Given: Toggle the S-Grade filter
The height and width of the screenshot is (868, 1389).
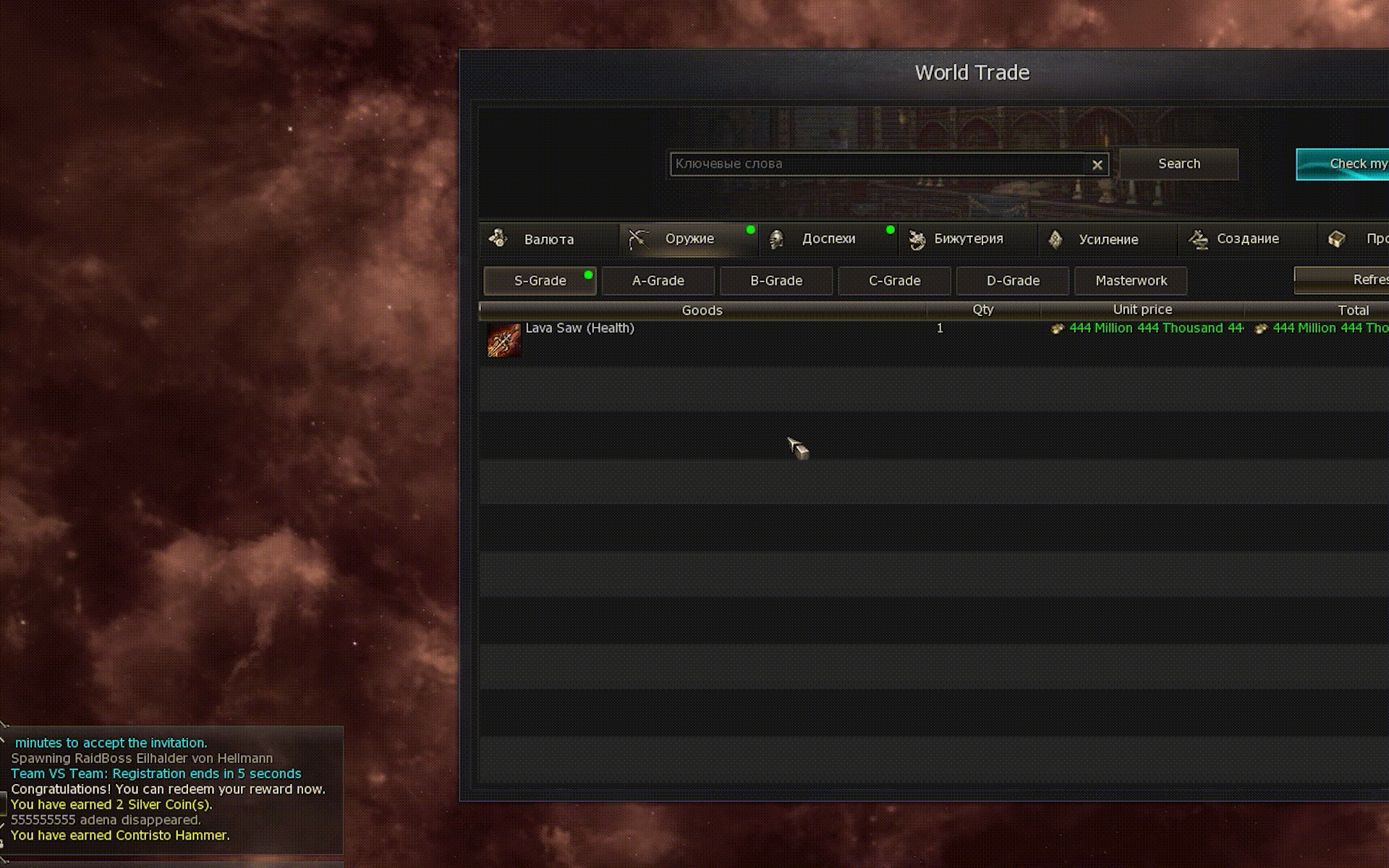Looking at the screenshot, I should pyautogui.click(x=540, y=281).
